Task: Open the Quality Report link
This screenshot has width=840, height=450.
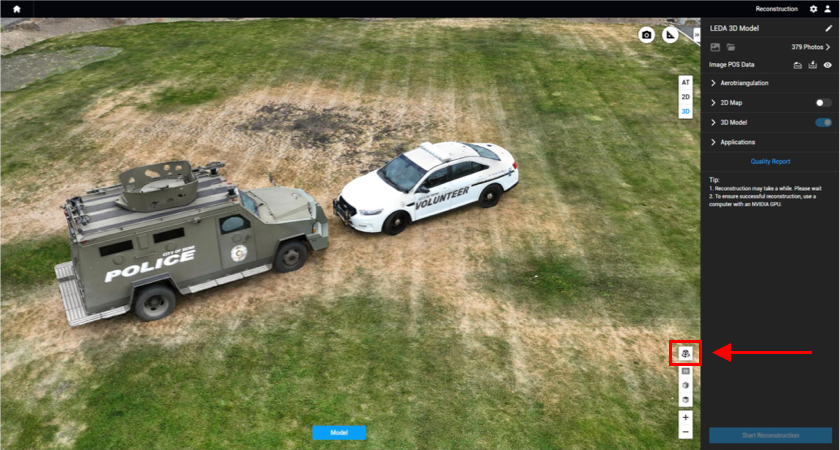Action: [770, 161]
